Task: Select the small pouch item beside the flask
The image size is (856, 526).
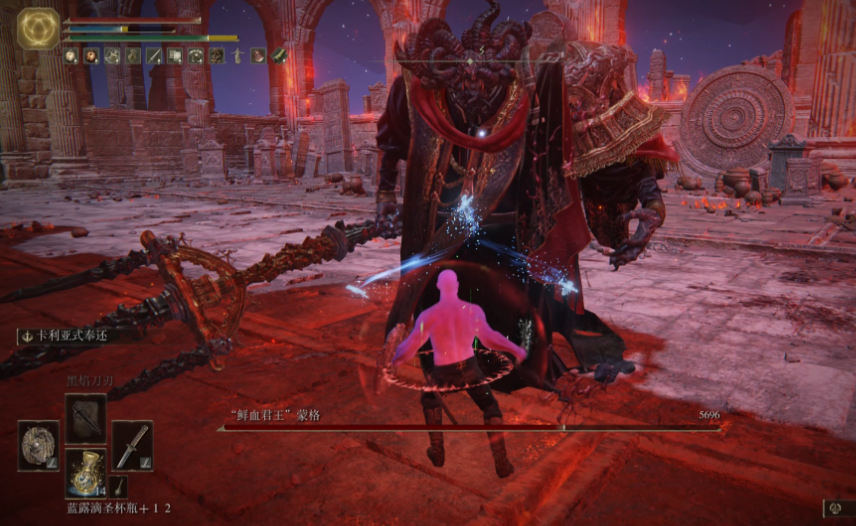Action: coord(119,487)
